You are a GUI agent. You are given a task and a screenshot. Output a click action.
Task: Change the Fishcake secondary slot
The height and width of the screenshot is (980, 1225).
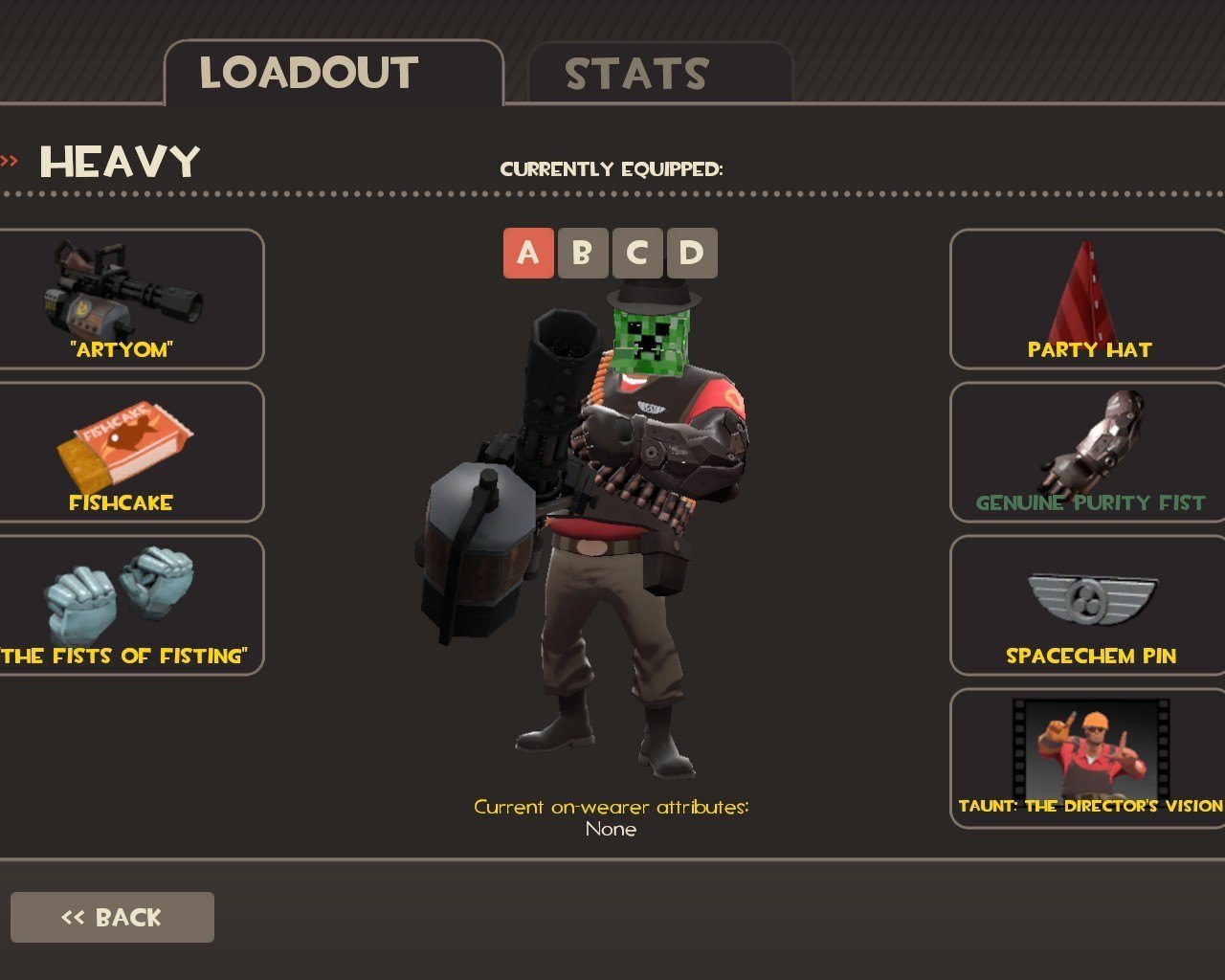tap(124, 452)
